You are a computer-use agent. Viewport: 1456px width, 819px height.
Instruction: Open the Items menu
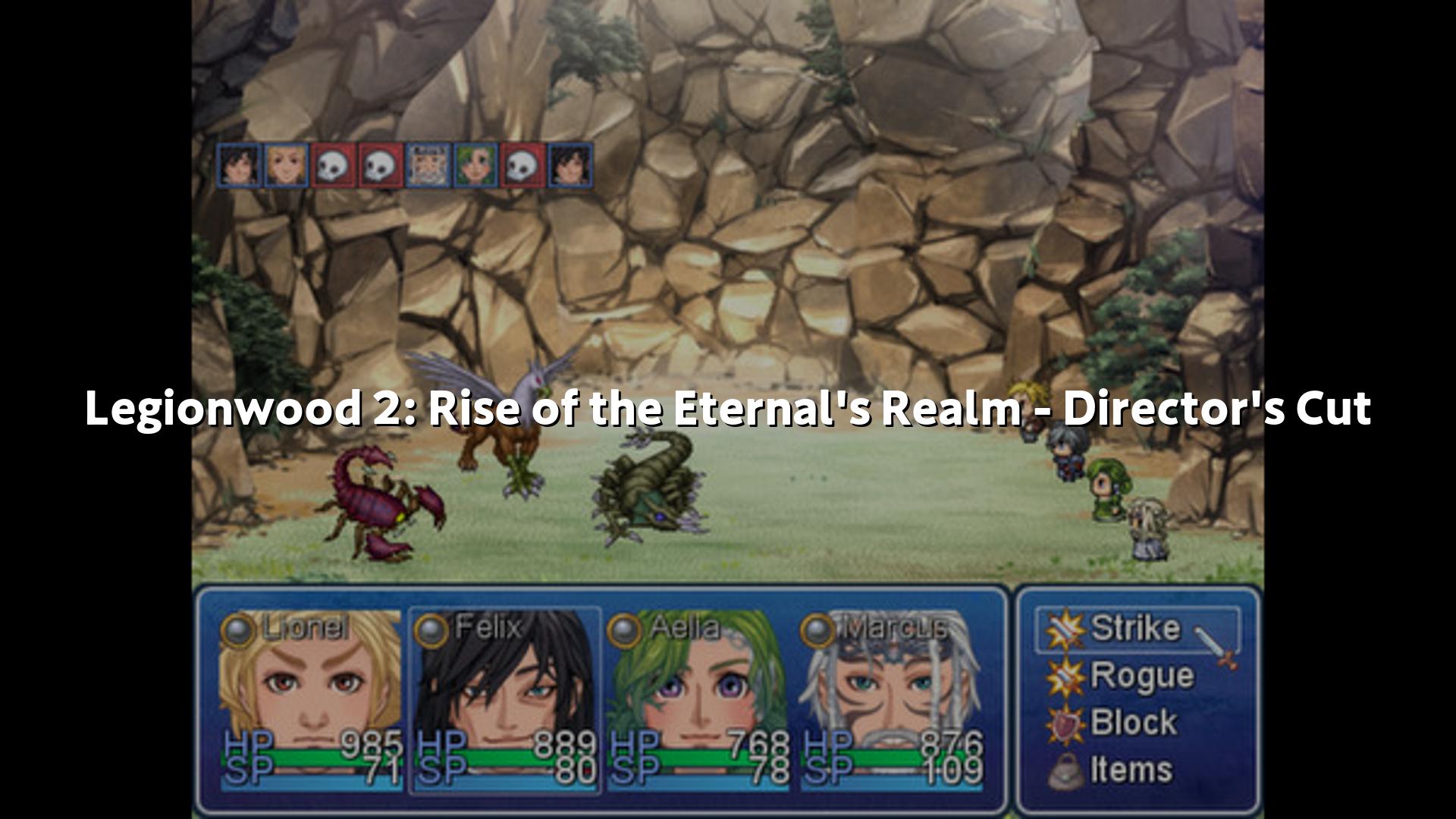click(x=1130, y=770)
